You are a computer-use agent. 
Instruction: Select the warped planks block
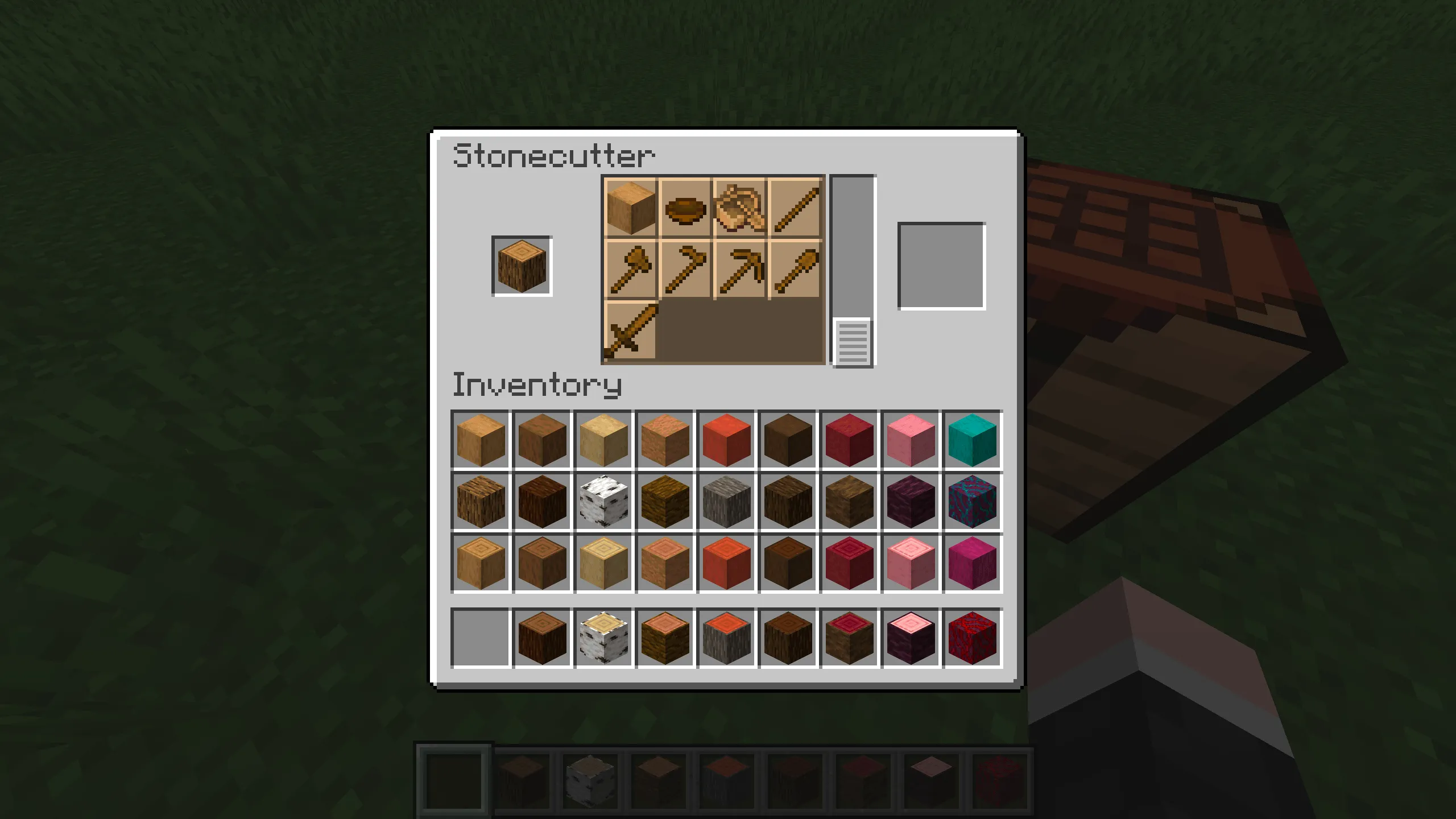972,437
